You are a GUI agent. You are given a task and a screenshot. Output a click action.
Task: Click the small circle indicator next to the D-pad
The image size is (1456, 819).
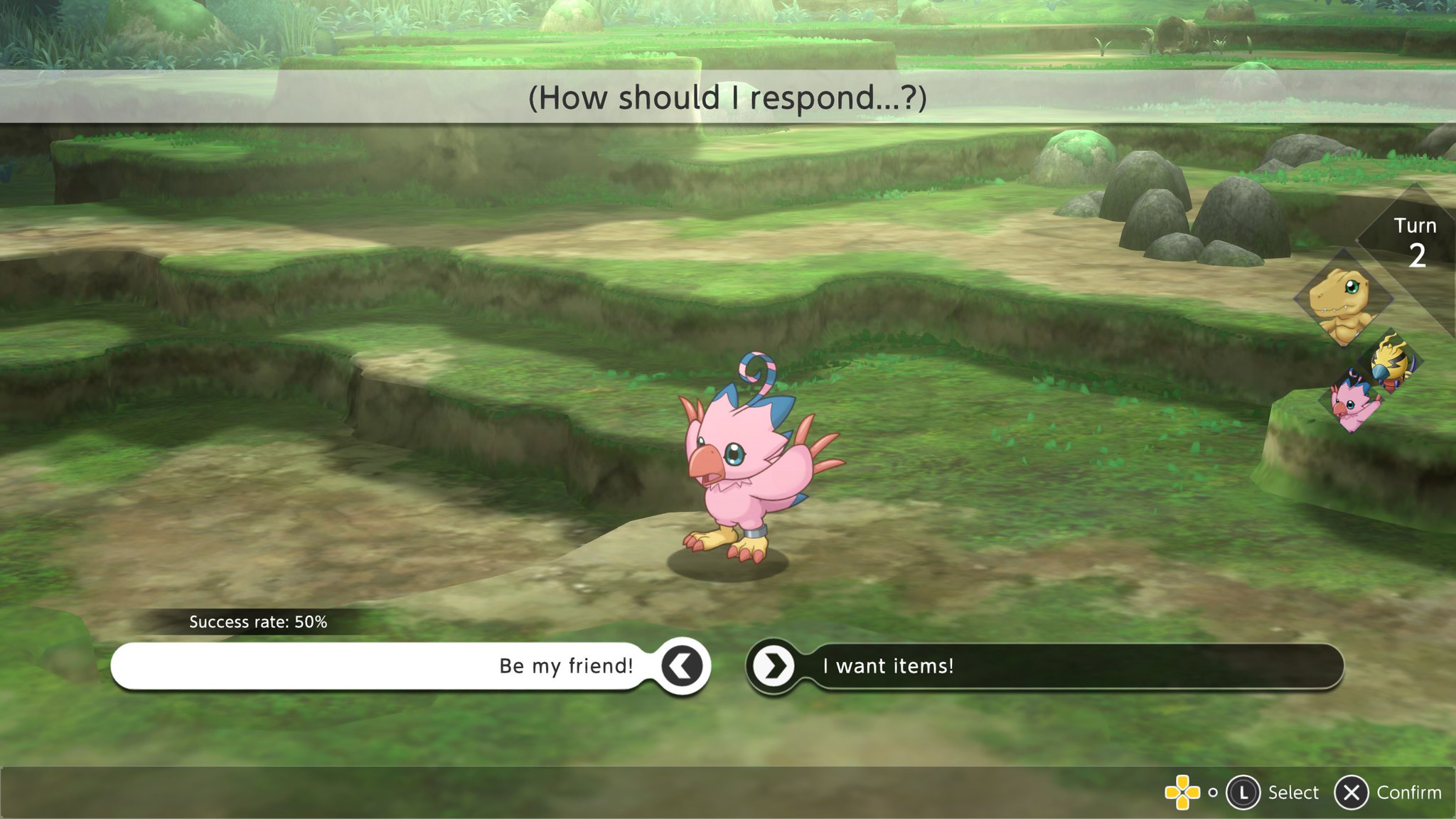click(1213, 792)
